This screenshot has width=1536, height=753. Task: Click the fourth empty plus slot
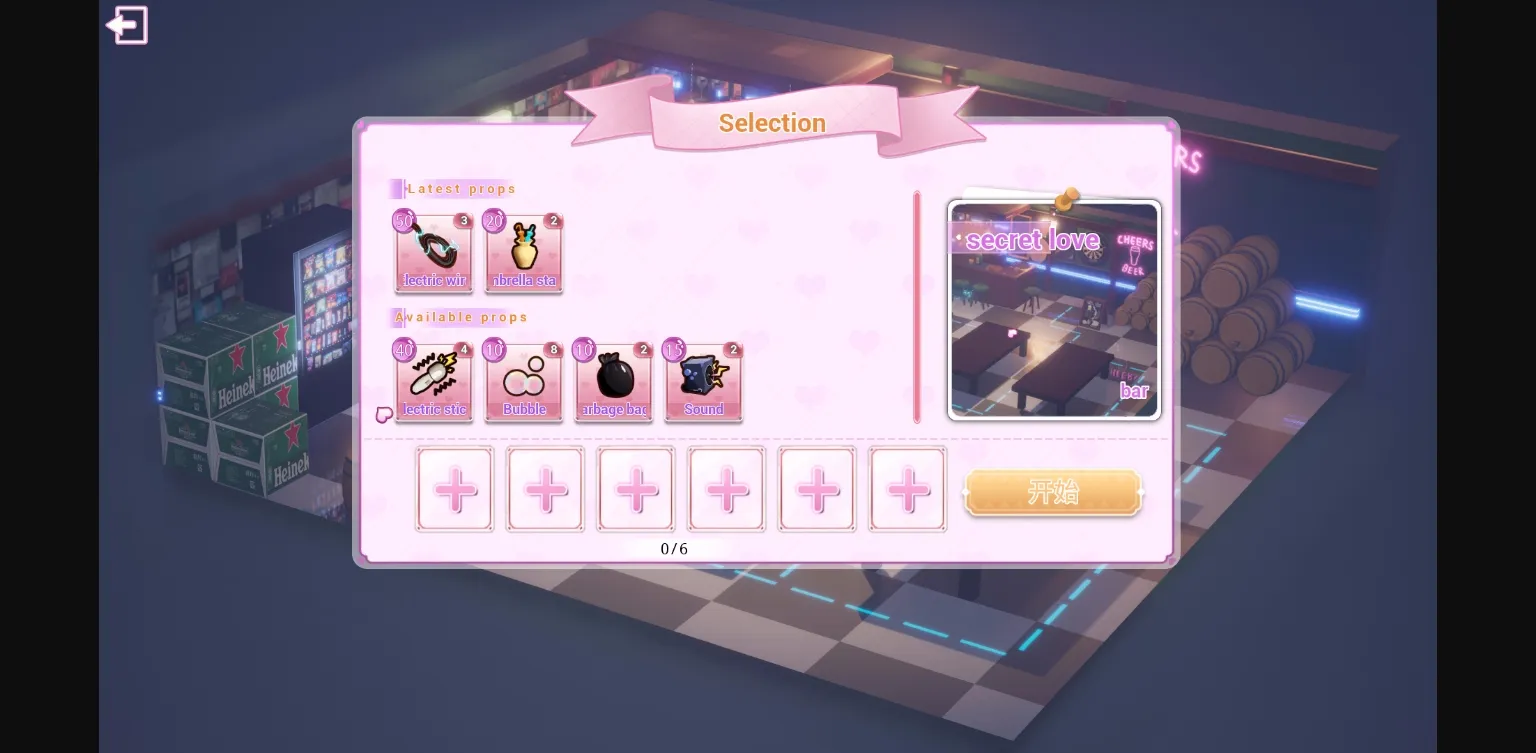pos(726,489)
